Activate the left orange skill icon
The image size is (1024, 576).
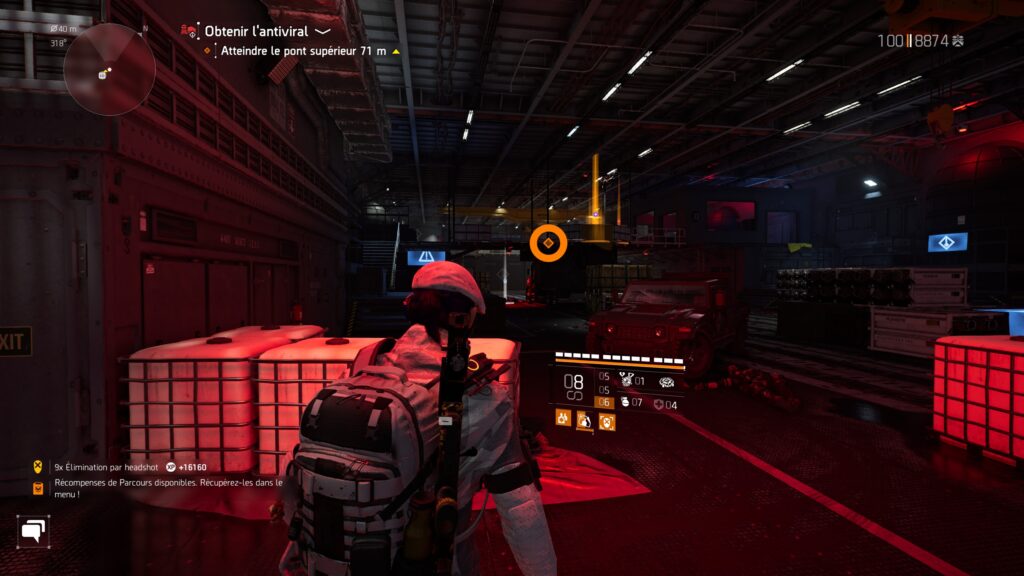tap(563, 420)
